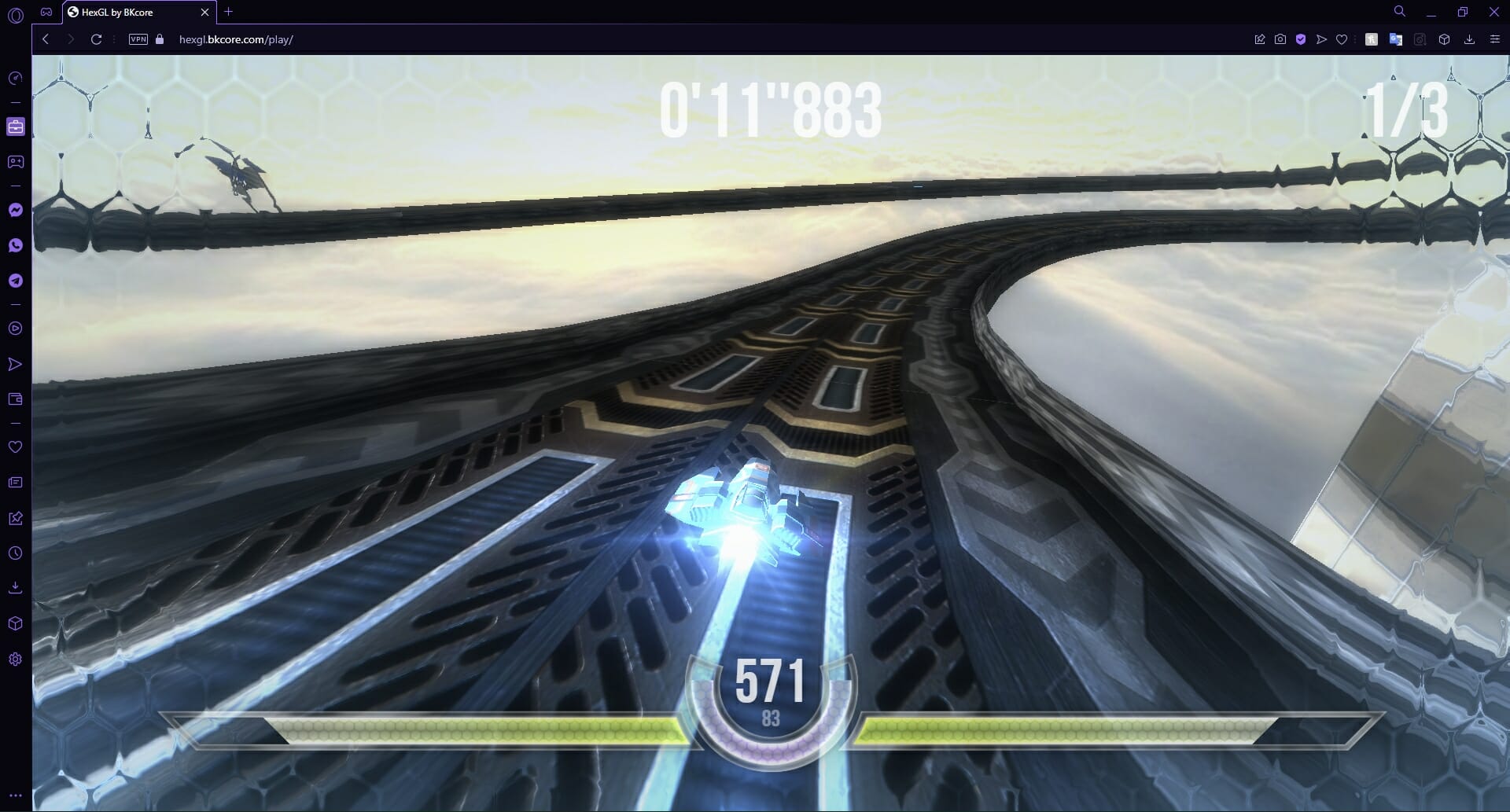Open Messenger in the sidebar
Image resolution: width=1510 pixels, height=812 pixels.
15,208
